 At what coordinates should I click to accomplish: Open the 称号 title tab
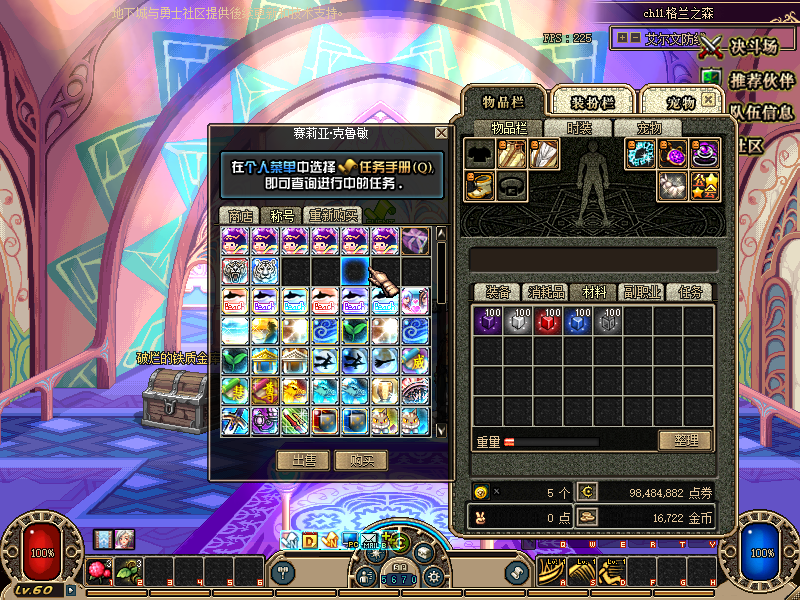(x=282, y=215)
